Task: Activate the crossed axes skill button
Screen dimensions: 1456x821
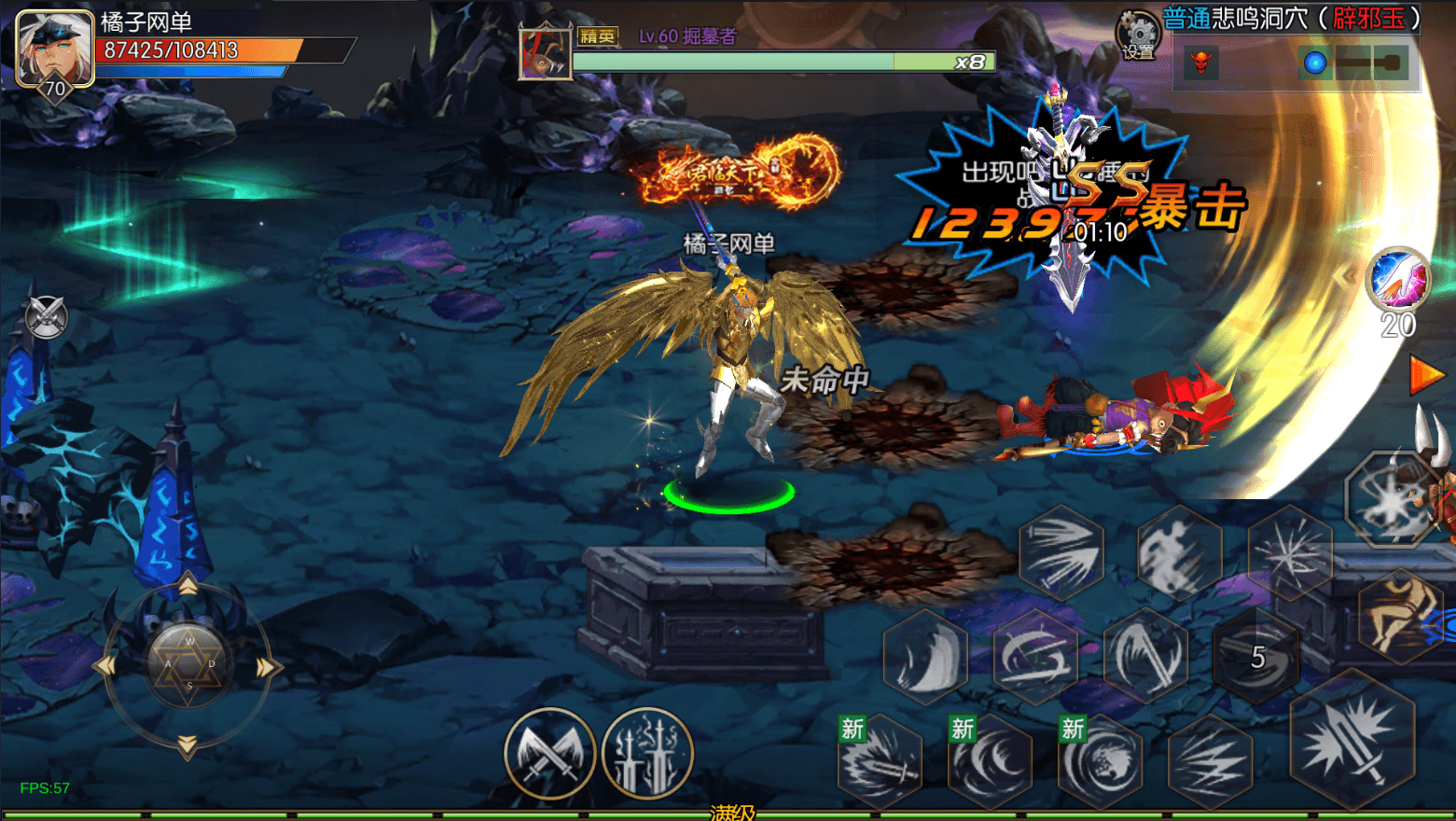Action: [x=549, y=753]
